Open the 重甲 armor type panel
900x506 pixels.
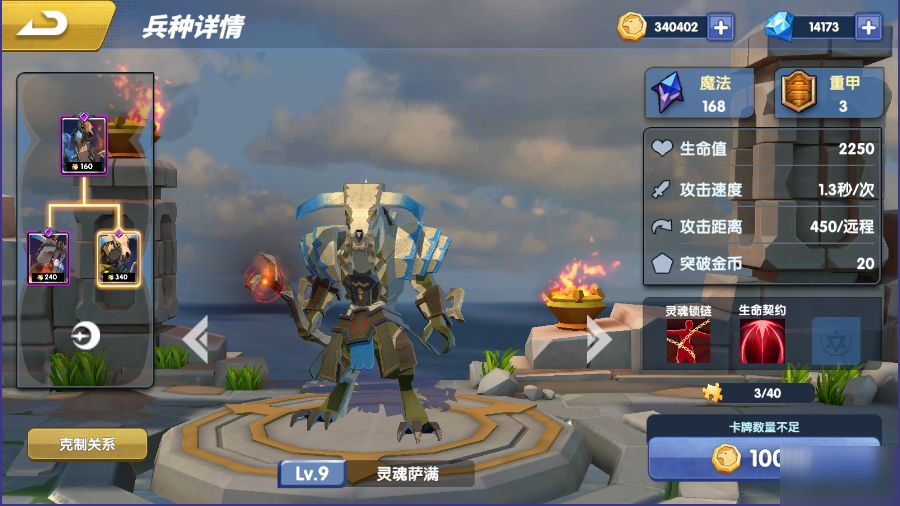click(x=830, y=94)
